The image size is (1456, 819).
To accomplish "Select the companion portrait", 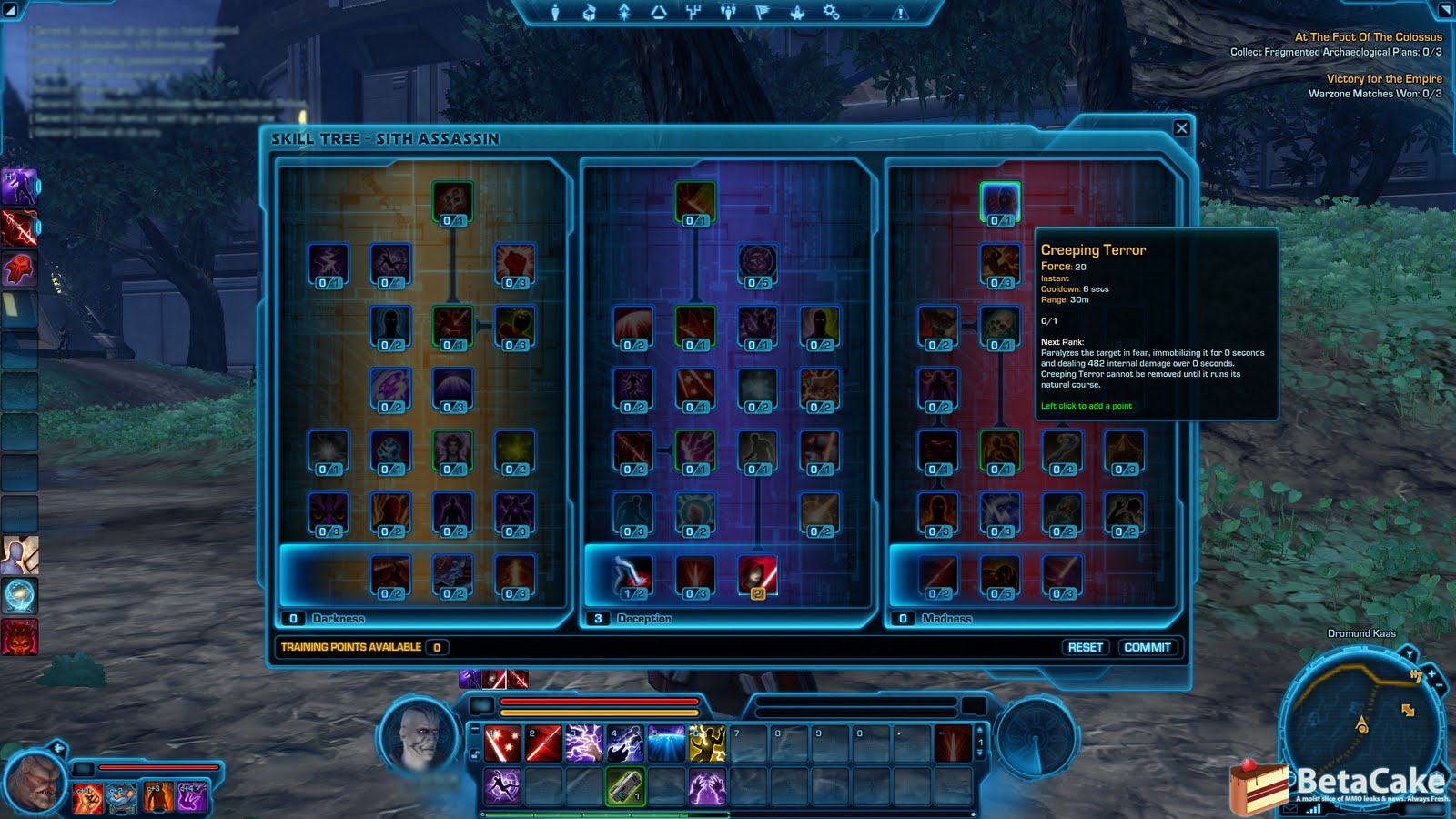I will point(35,782).
